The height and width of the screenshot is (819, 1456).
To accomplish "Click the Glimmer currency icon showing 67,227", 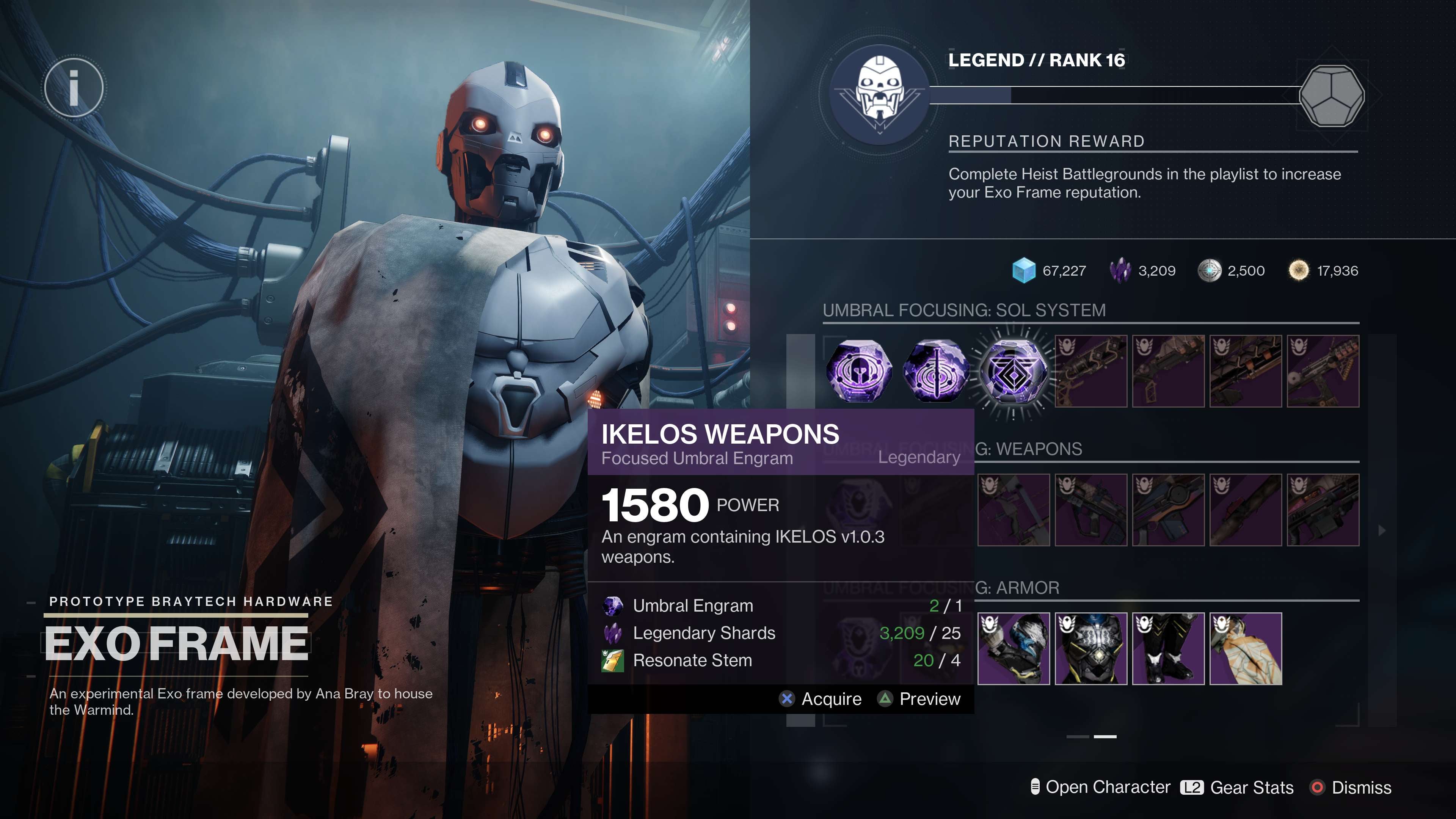I will pos(1024,271).
